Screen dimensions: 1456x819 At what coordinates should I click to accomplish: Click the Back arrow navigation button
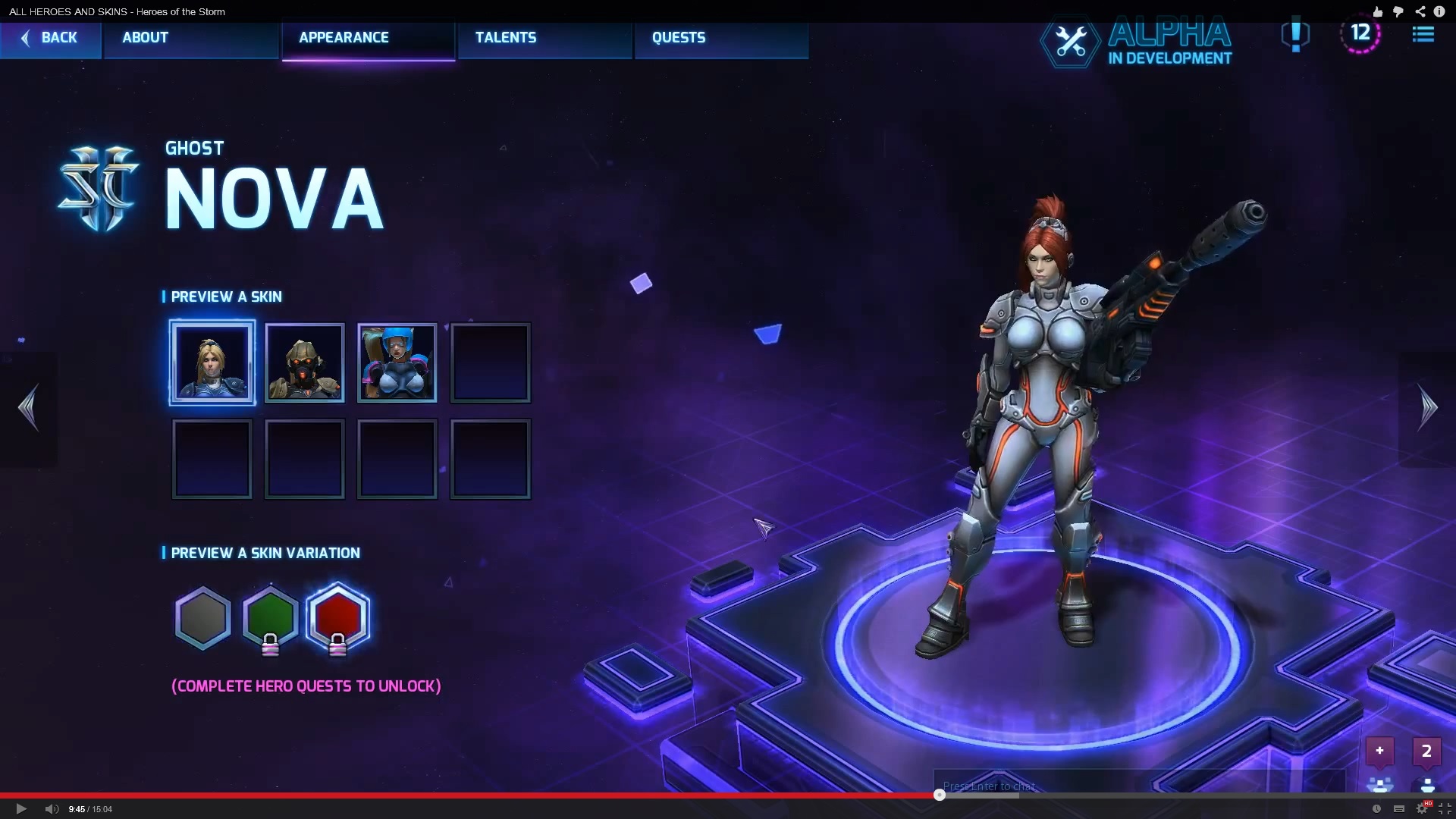point(50,38)
